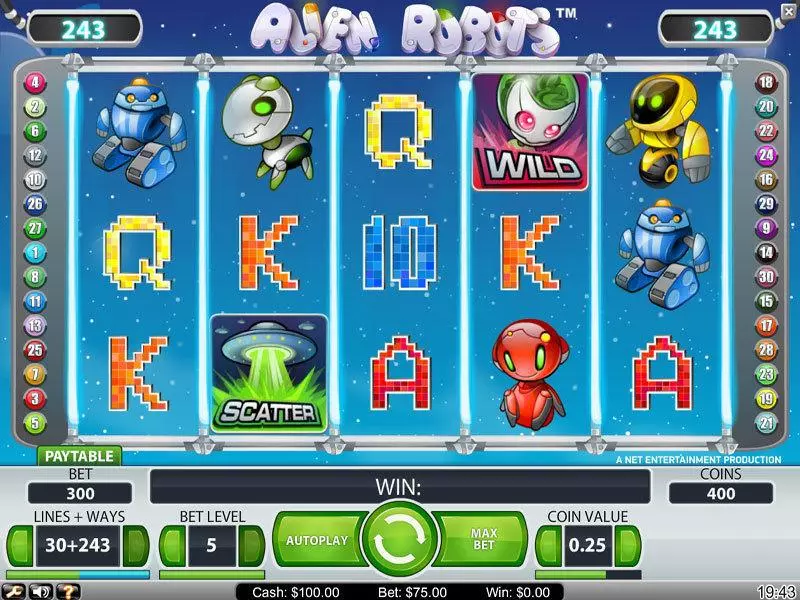Increase the Lines + Ways setting
800x600 pixels.
click(139, 546)
